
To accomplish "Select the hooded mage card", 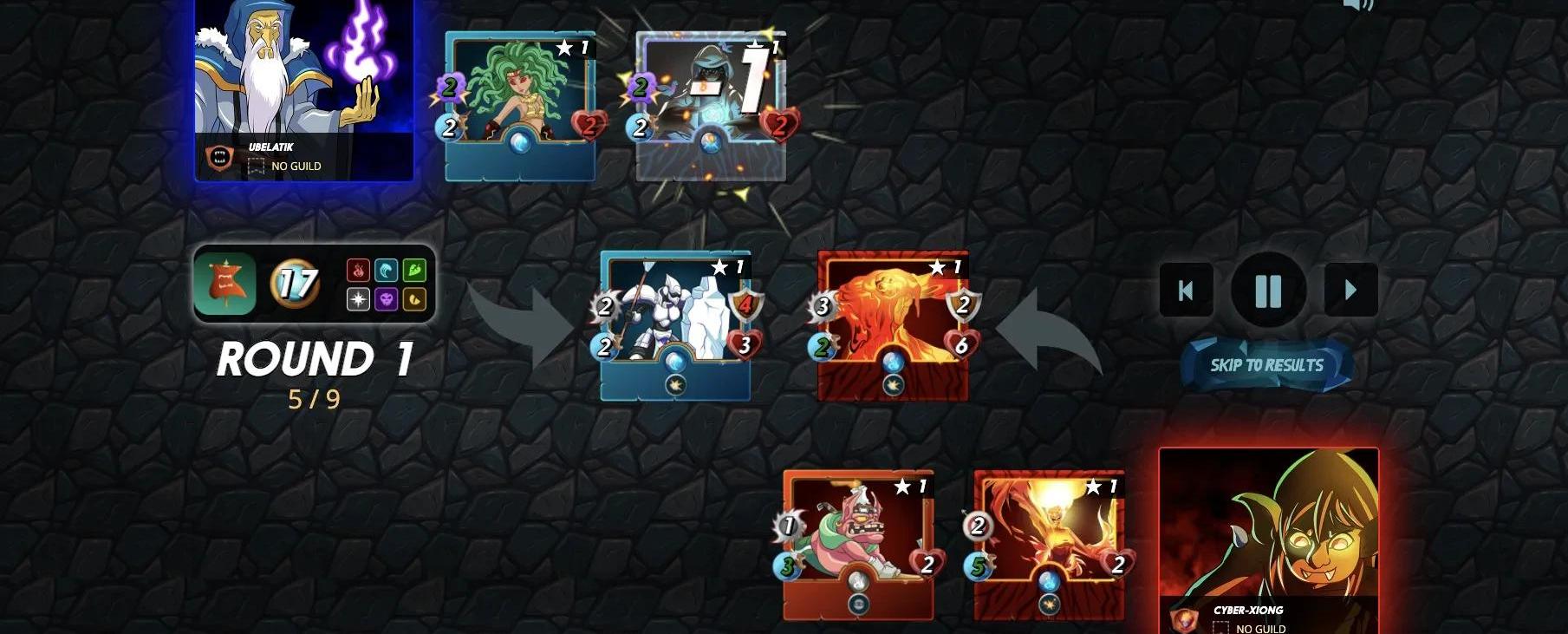I will [x=711, y=104].
